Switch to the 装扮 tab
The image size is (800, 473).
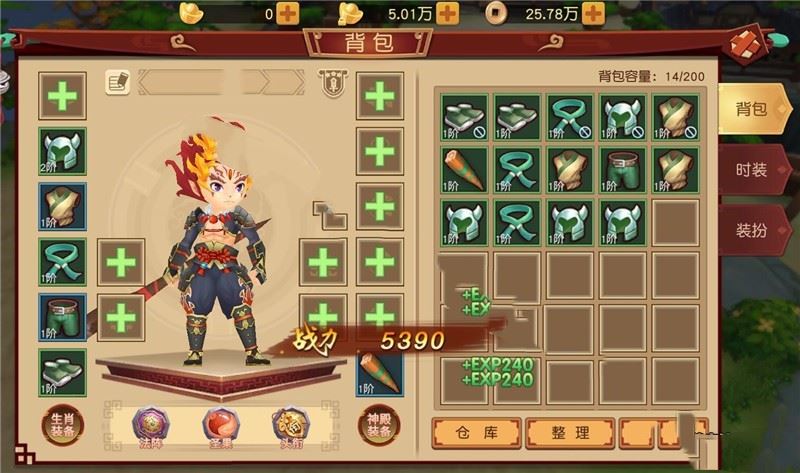[x=751, y=230]
